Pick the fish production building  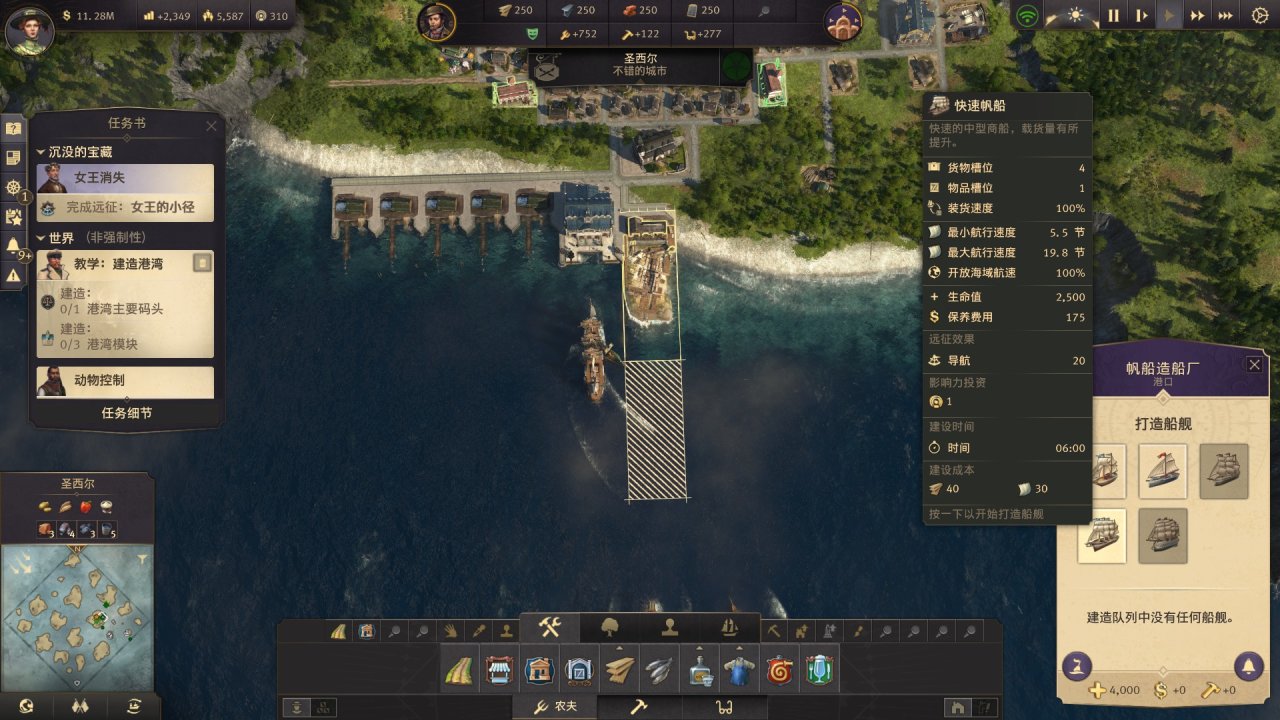(659, 670)
